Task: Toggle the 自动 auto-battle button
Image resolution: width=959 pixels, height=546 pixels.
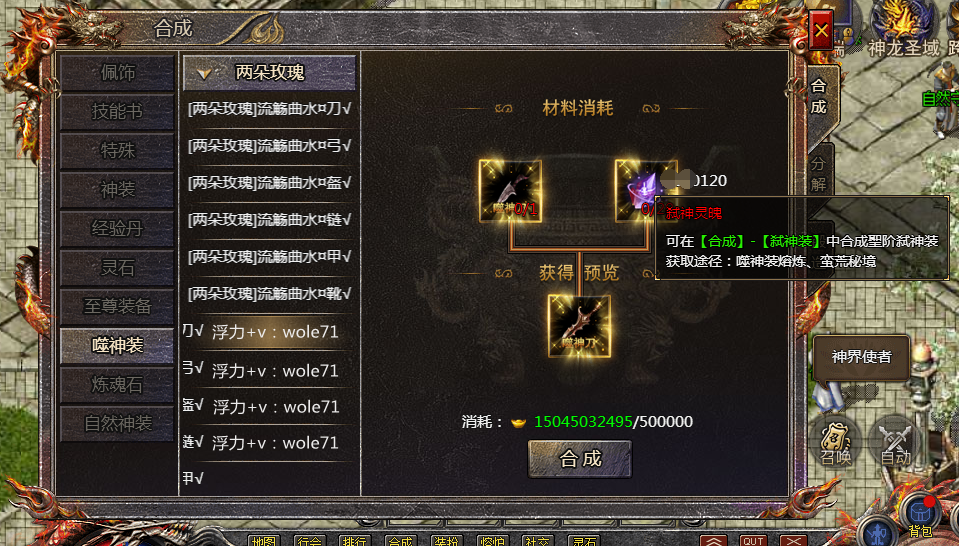Action: [896, 440]
